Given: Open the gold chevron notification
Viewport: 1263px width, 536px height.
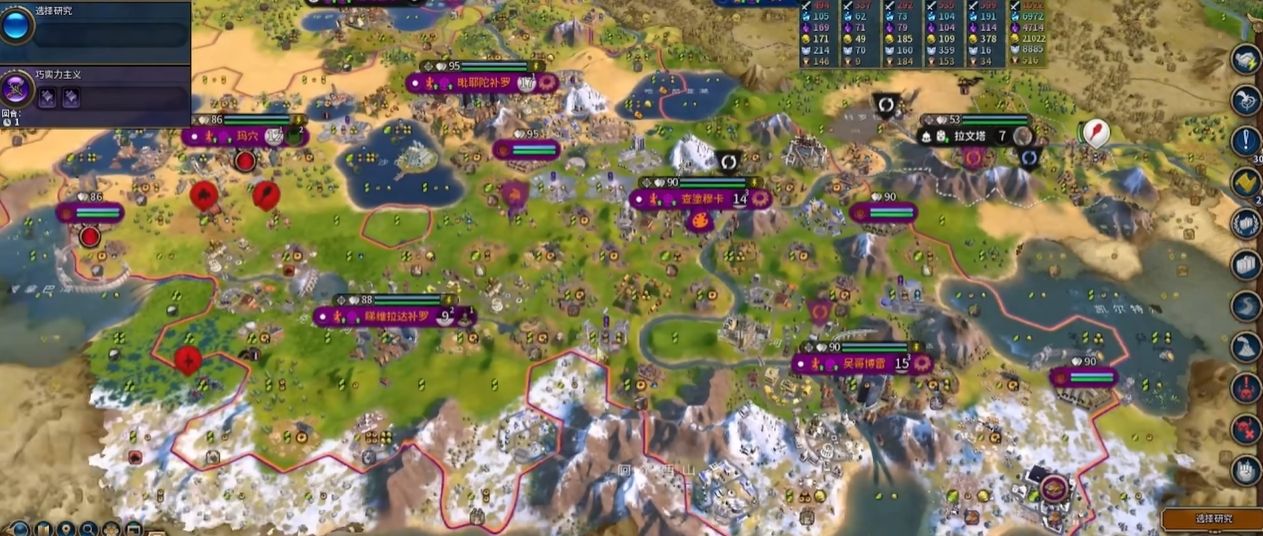Looking at the screenshot, I should click(x=1246, y=182).
